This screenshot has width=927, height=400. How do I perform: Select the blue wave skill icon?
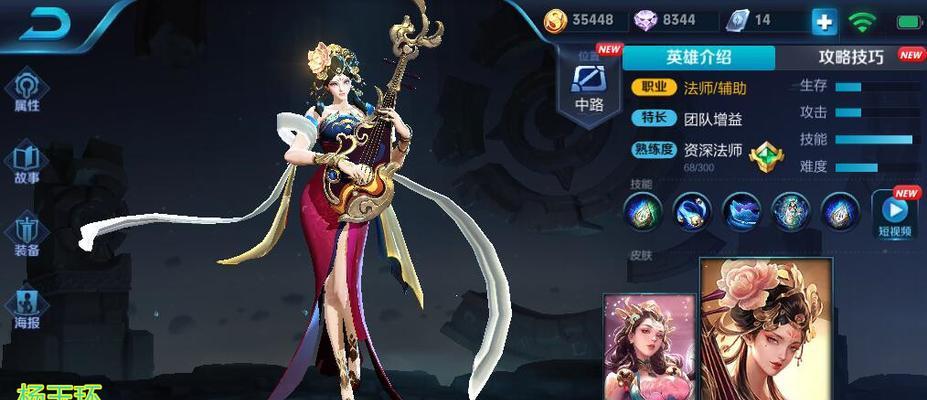pyautogui.click(x=741, y=211)
